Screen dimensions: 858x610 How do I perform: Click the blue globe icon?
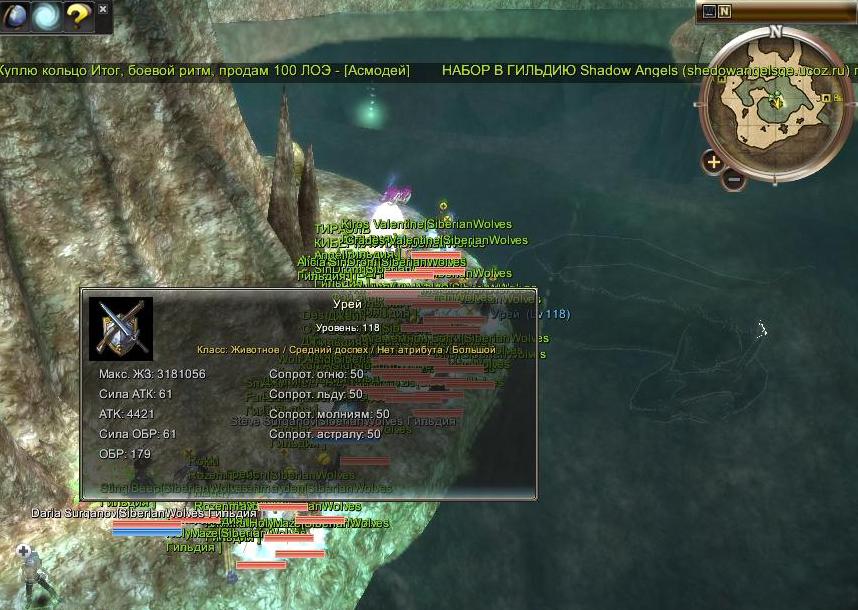[17, 16]
